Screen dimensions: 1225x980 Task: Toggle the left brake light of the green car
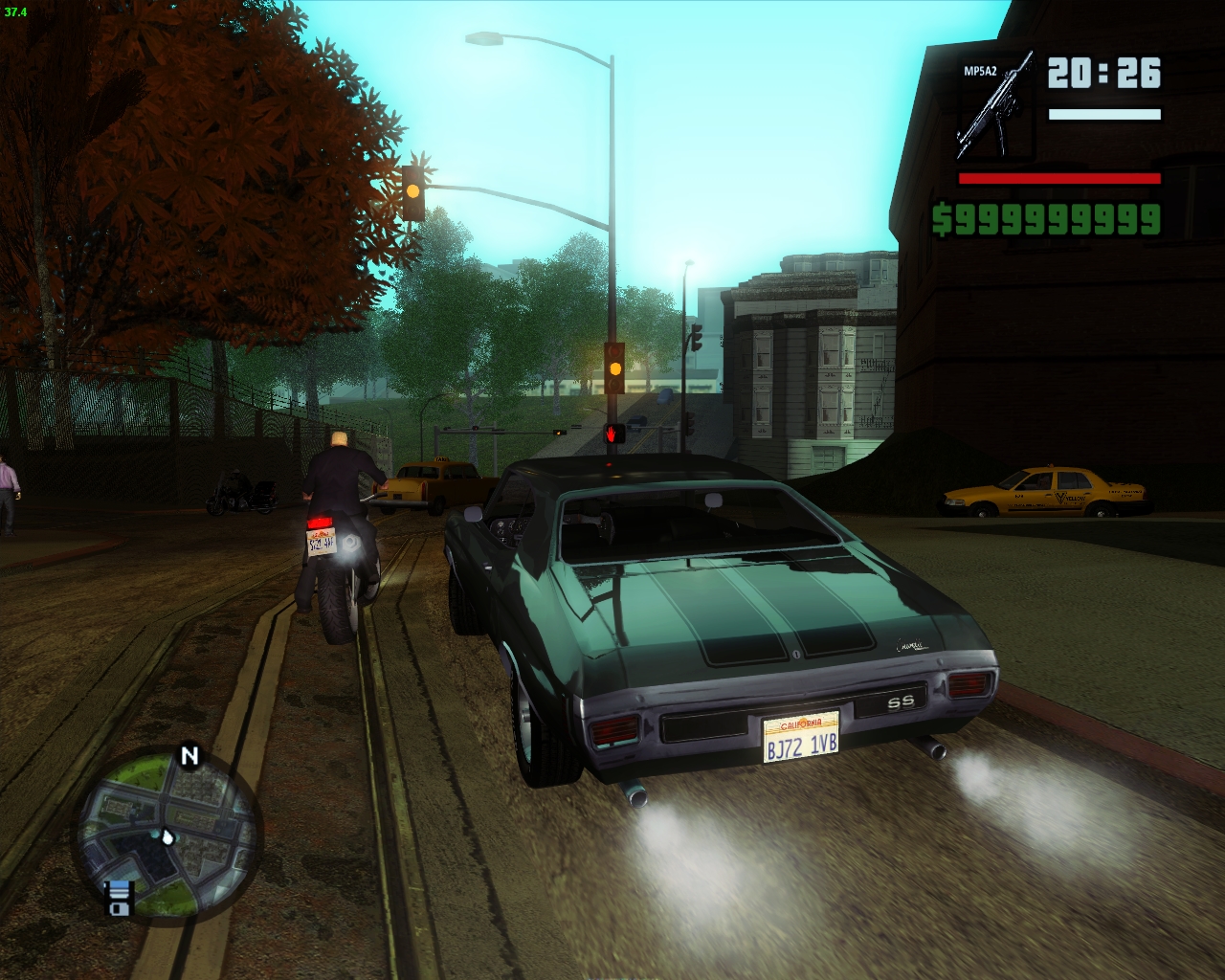coord(613,729)
